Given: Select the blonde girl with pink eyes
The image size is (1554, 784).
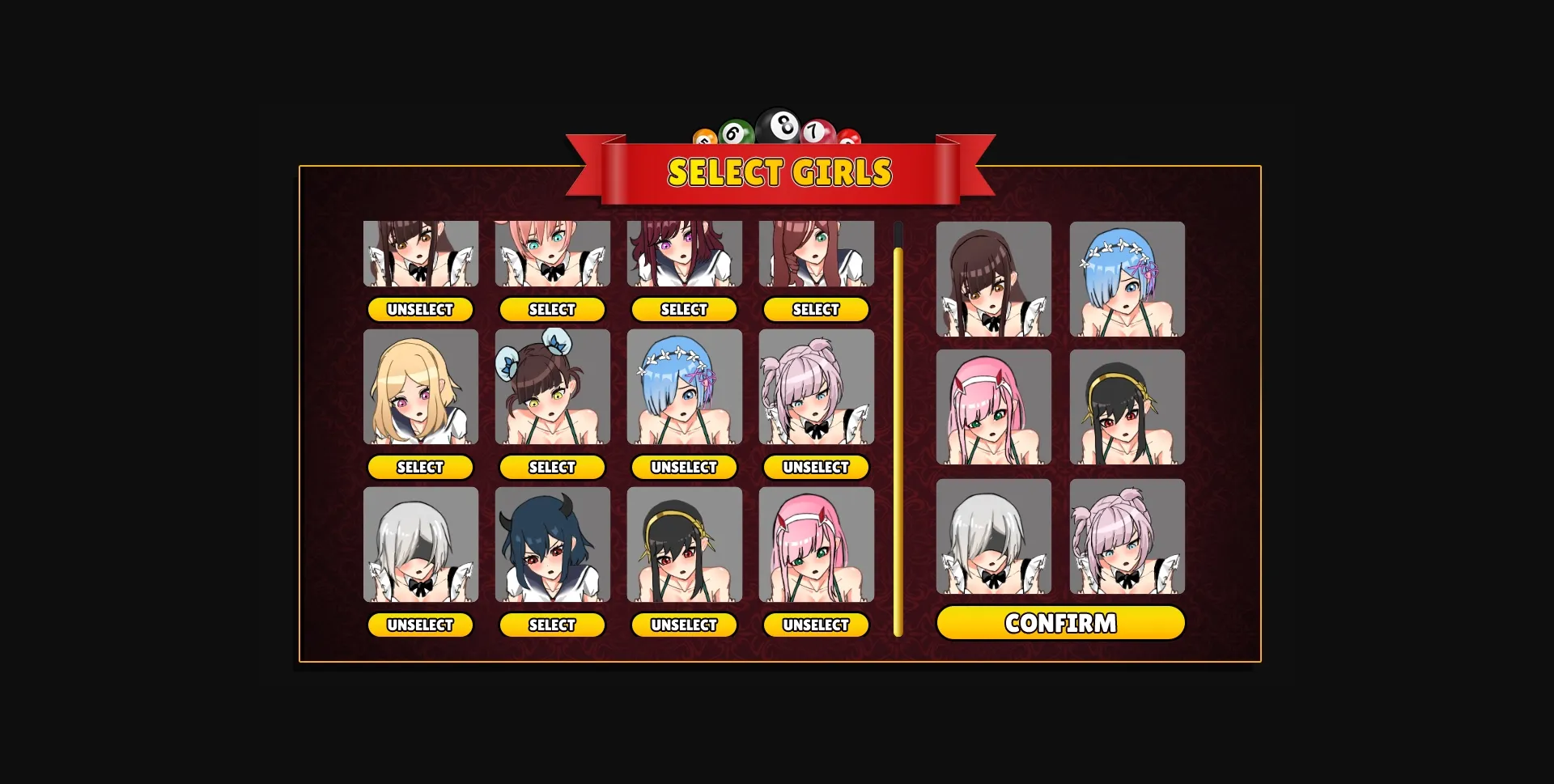Looking at the screenshot, I should [420, 467].
